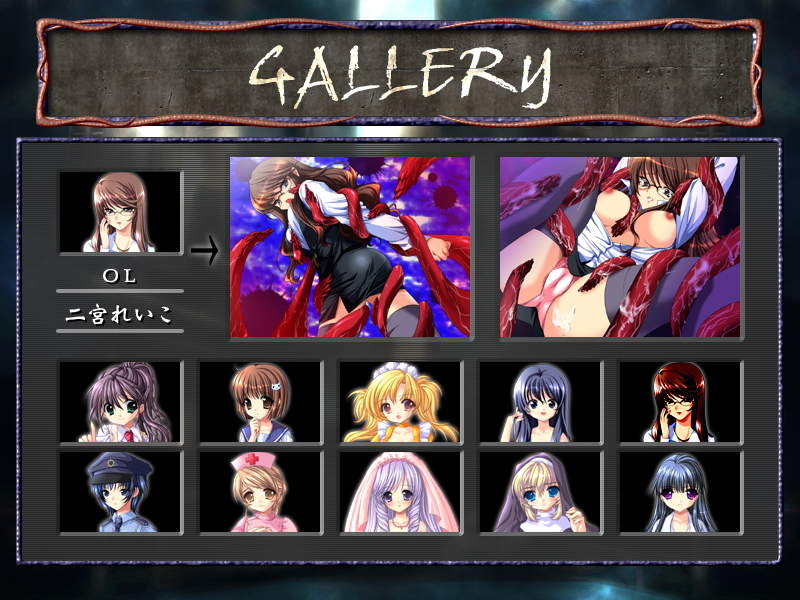The height and width of the screenshot is (600, 800).
Task: Select the blue-haired girl with purple eyes
Action: tap(680, 492)
